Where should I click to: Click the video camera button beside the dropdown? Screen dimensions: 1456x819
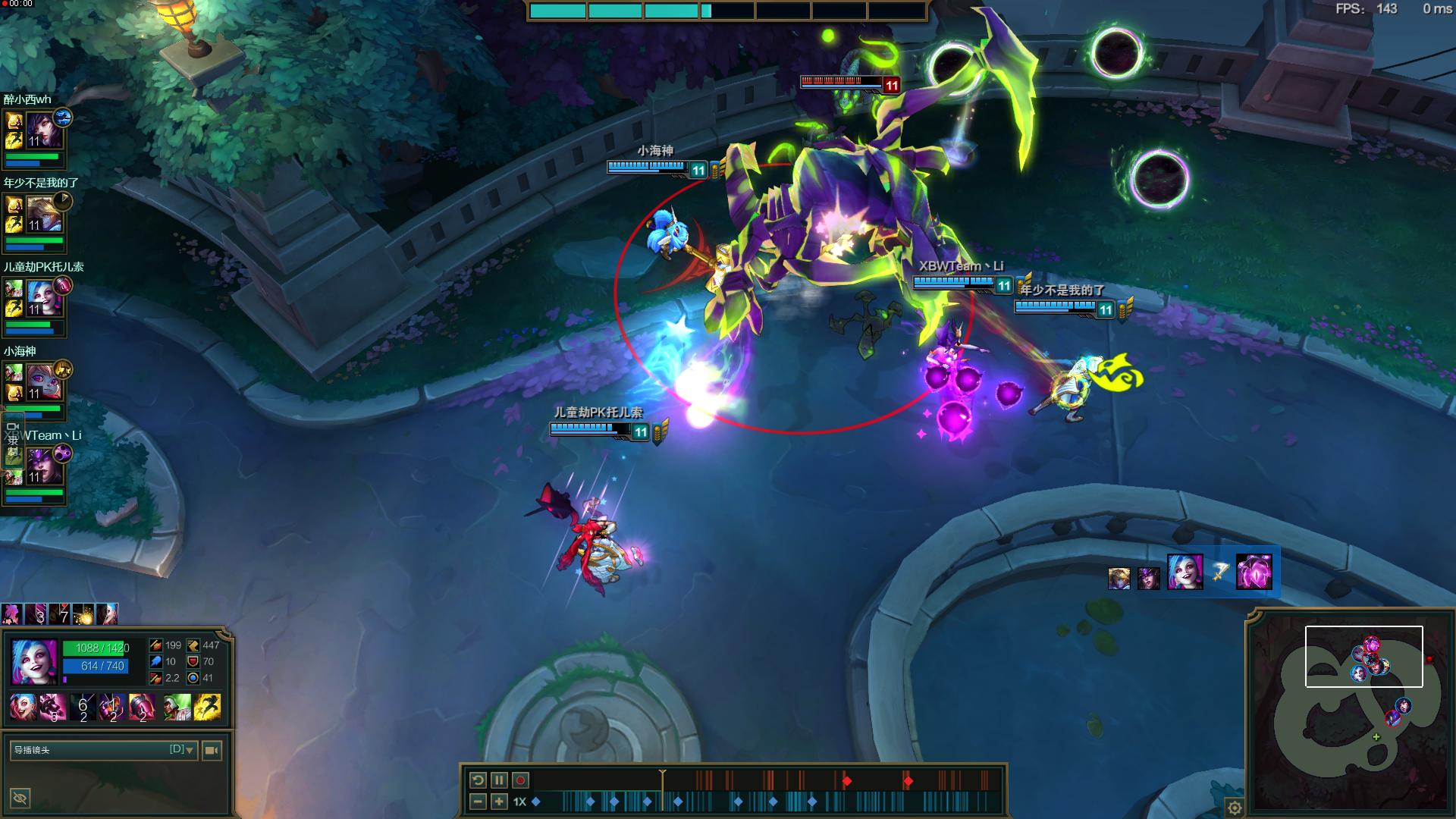(212, 750)
